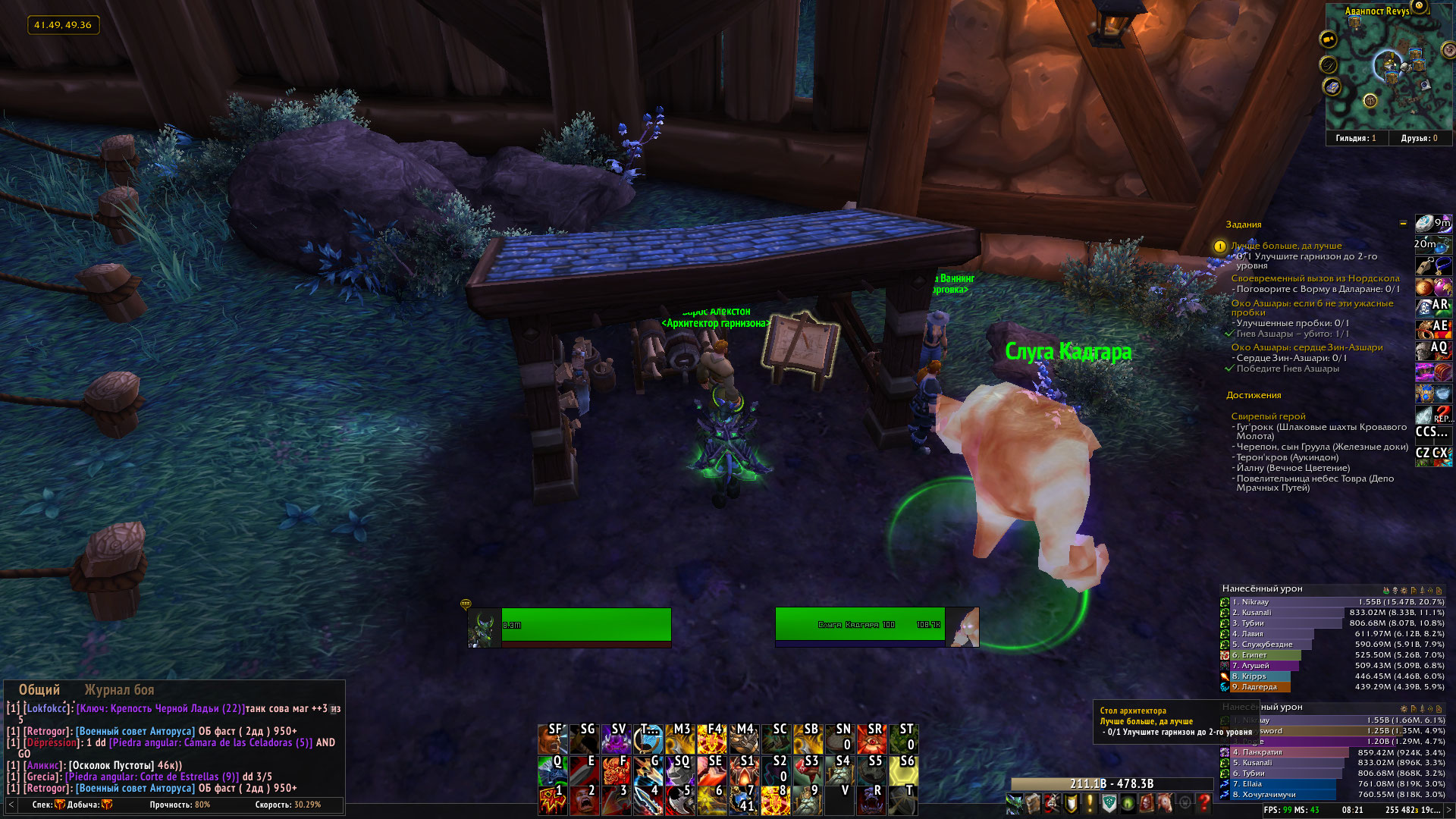
Task: Select the Общий chat tab
Action: coord(39,690)
